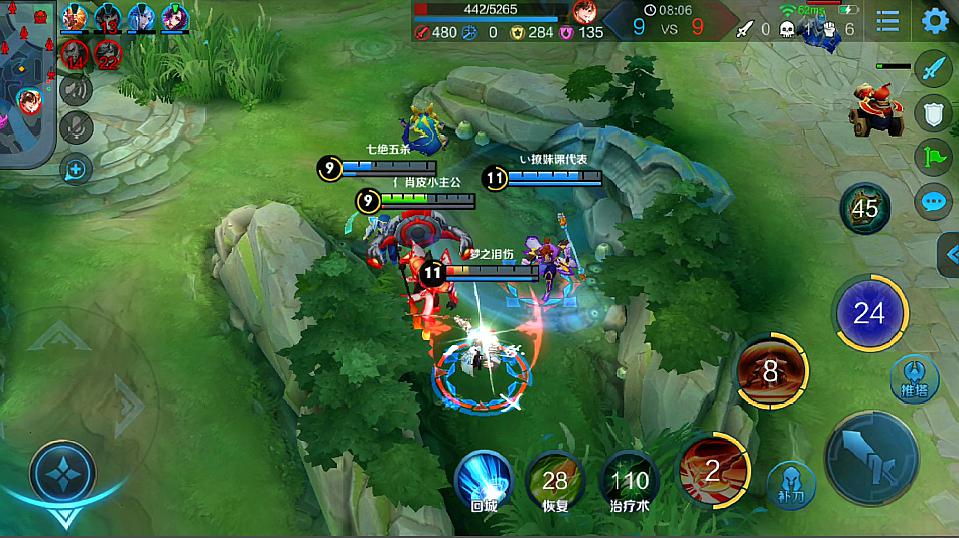The width and height of the screenshot is (959, 538).
Task: Use the equipment skill showing 45
Action: pyautogui.click(x=864, y=208)
